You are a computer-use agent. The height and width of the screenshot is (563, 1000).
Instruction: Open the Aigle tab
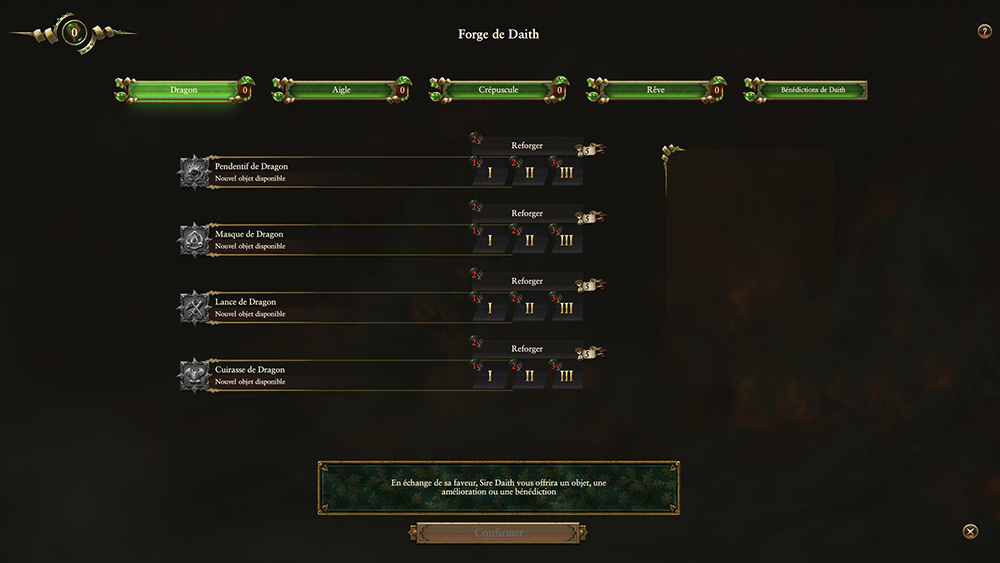[341, 90]
